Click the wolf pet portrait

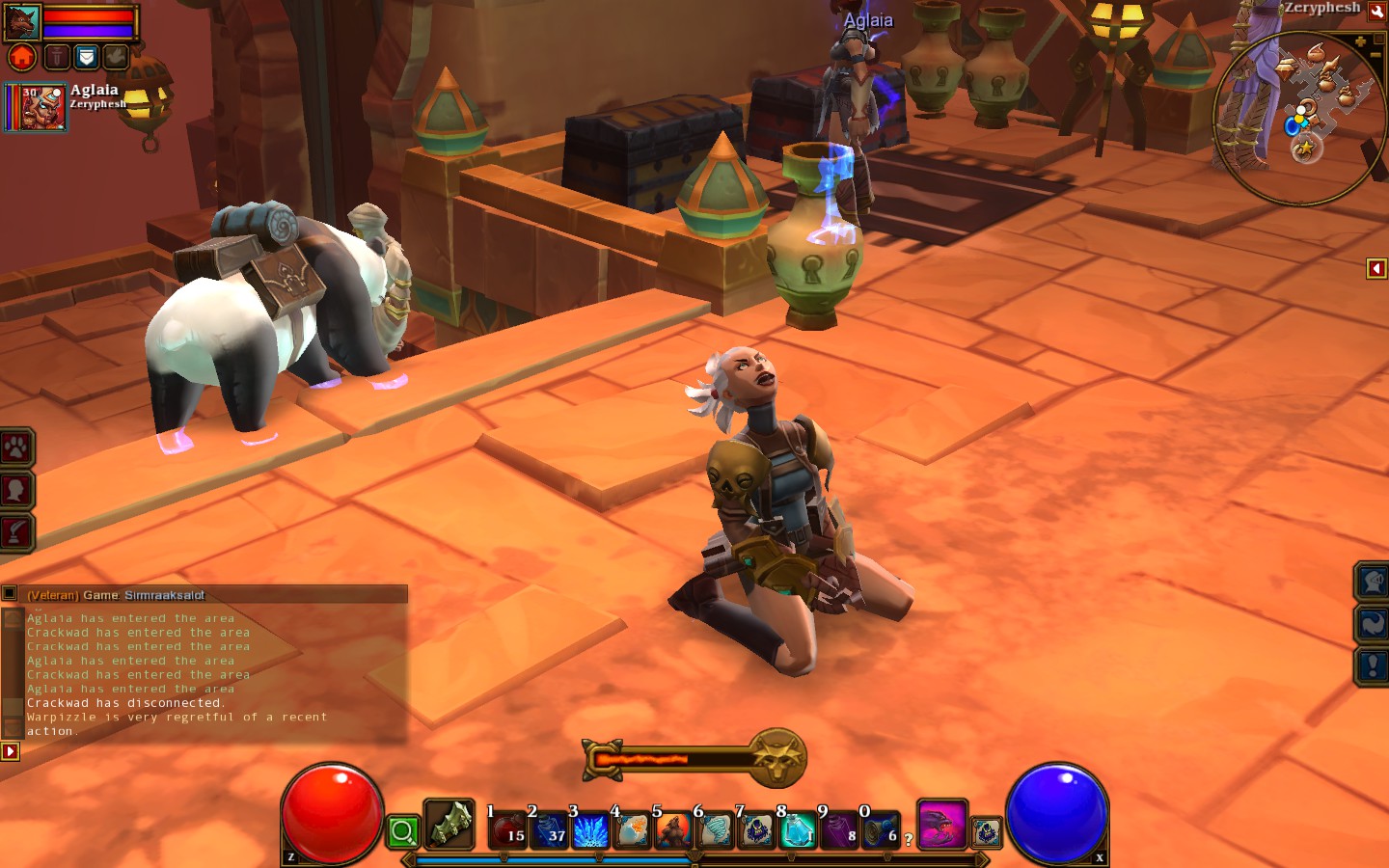pos(22,21)
